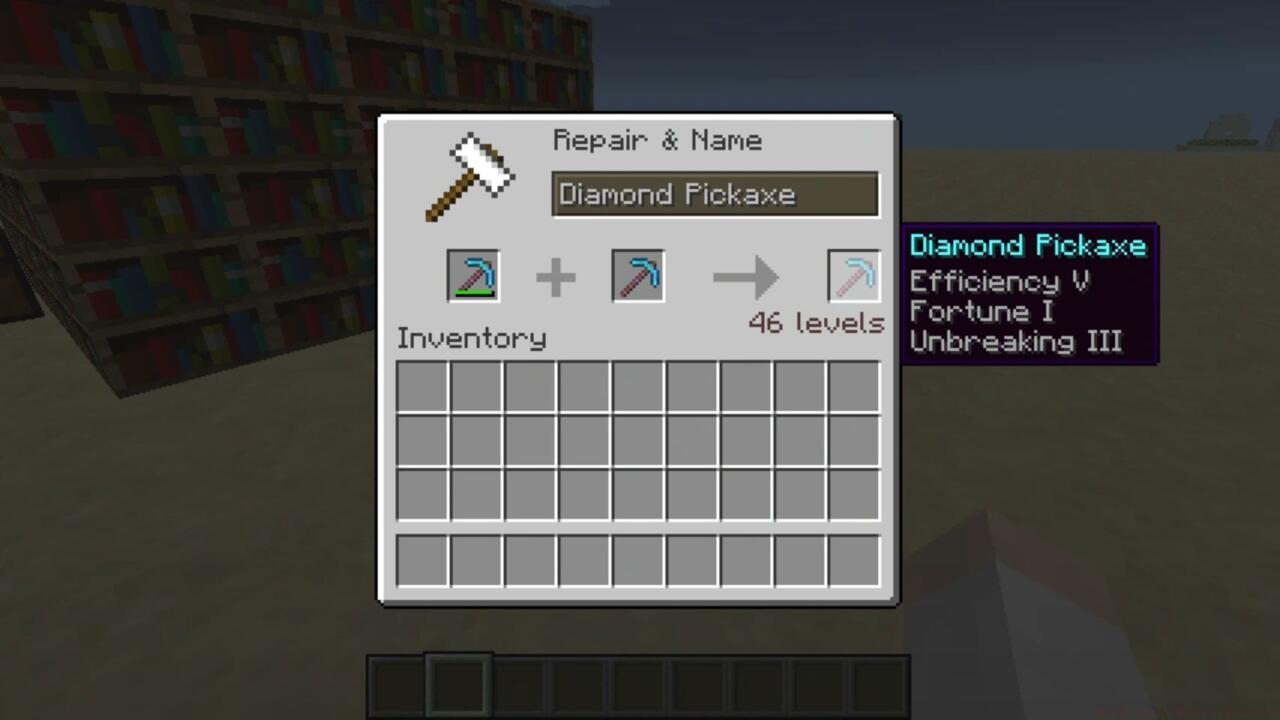Viewport: 1280px width, 720px height.
Task: Click the Diamond Pickaxe tooltip title
Action: pyautogui.click(x=1028, y=246)
